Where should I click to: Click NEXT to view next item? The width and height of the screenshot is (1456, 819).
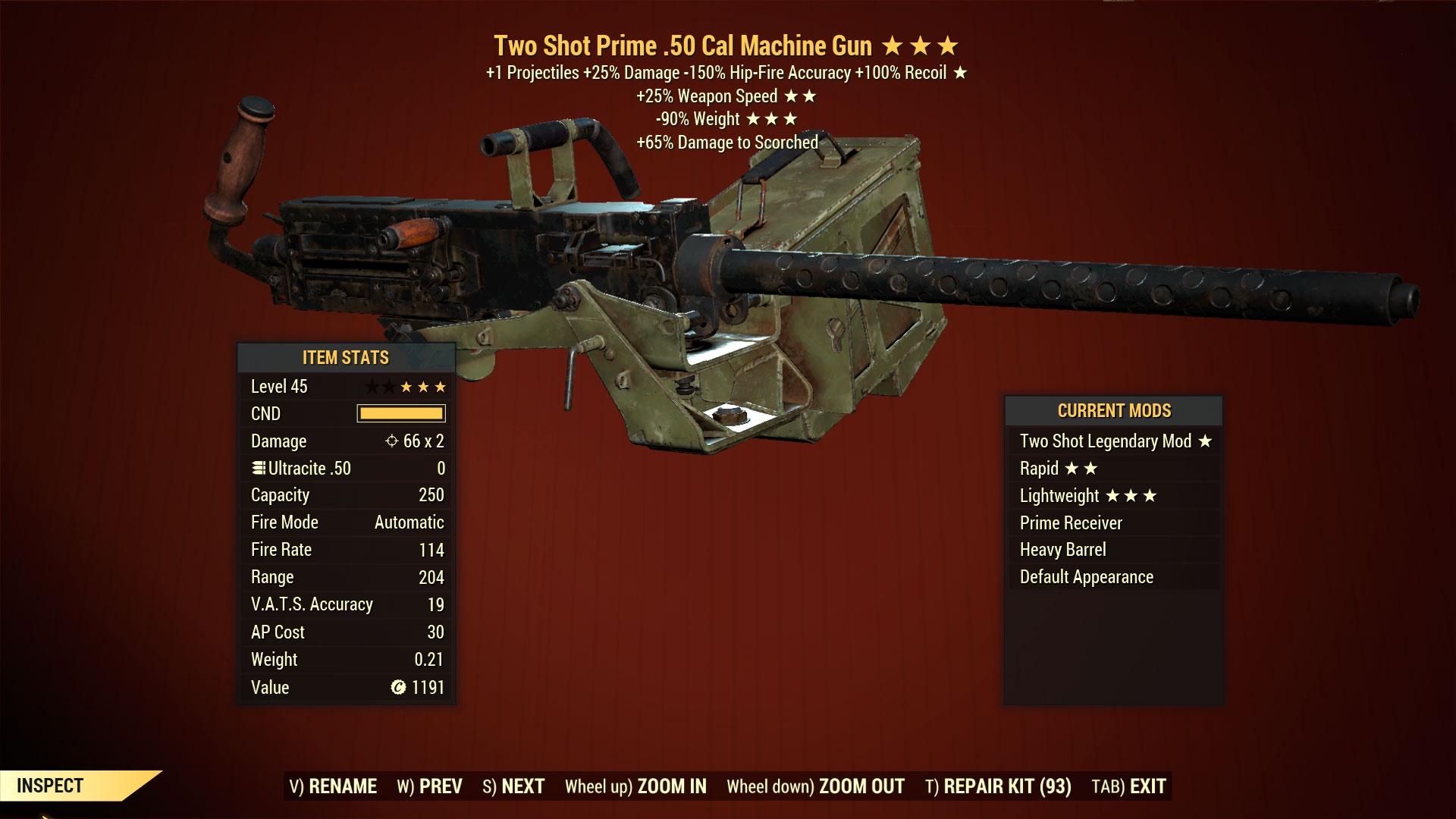click(x=516, y=786)
